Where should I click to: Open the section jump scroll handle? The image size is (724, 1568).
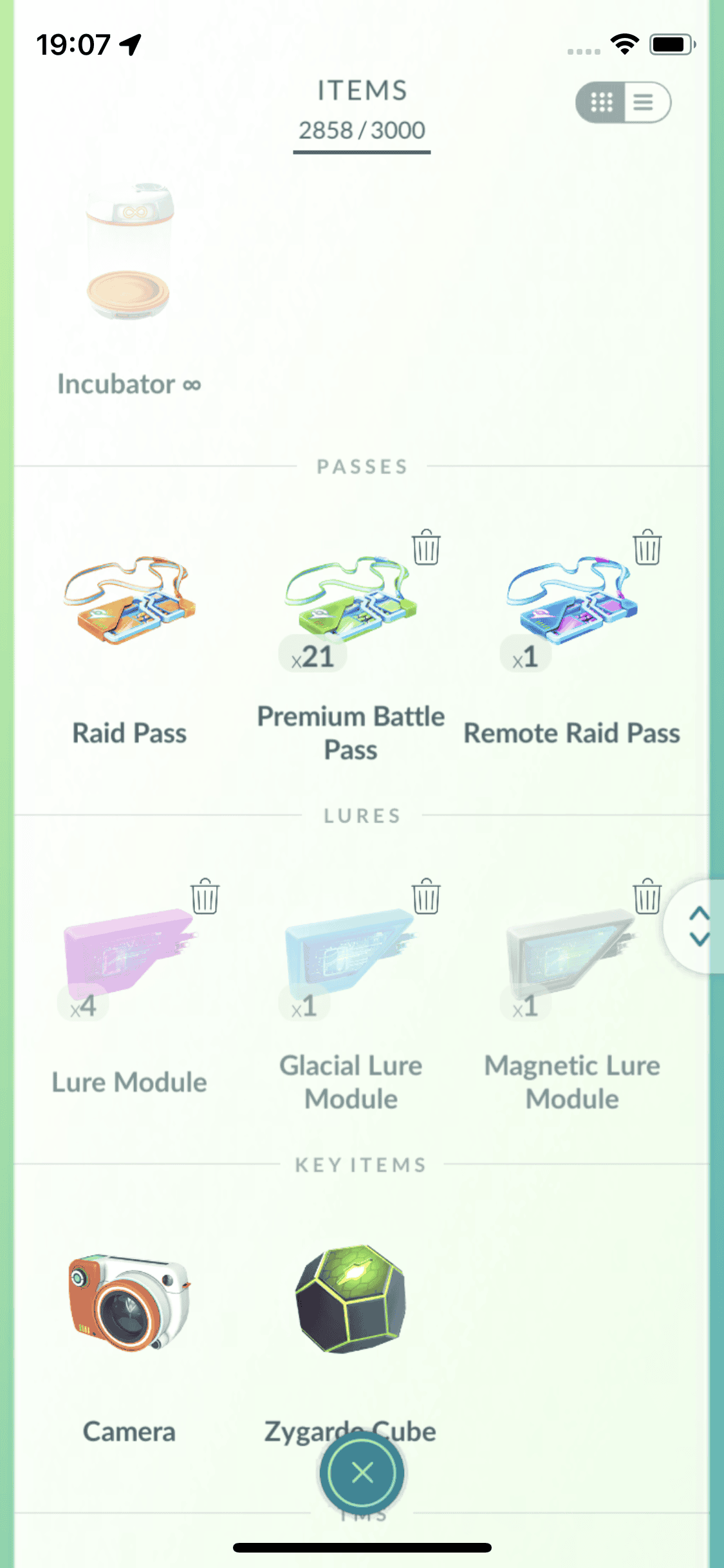pos(699,927)
